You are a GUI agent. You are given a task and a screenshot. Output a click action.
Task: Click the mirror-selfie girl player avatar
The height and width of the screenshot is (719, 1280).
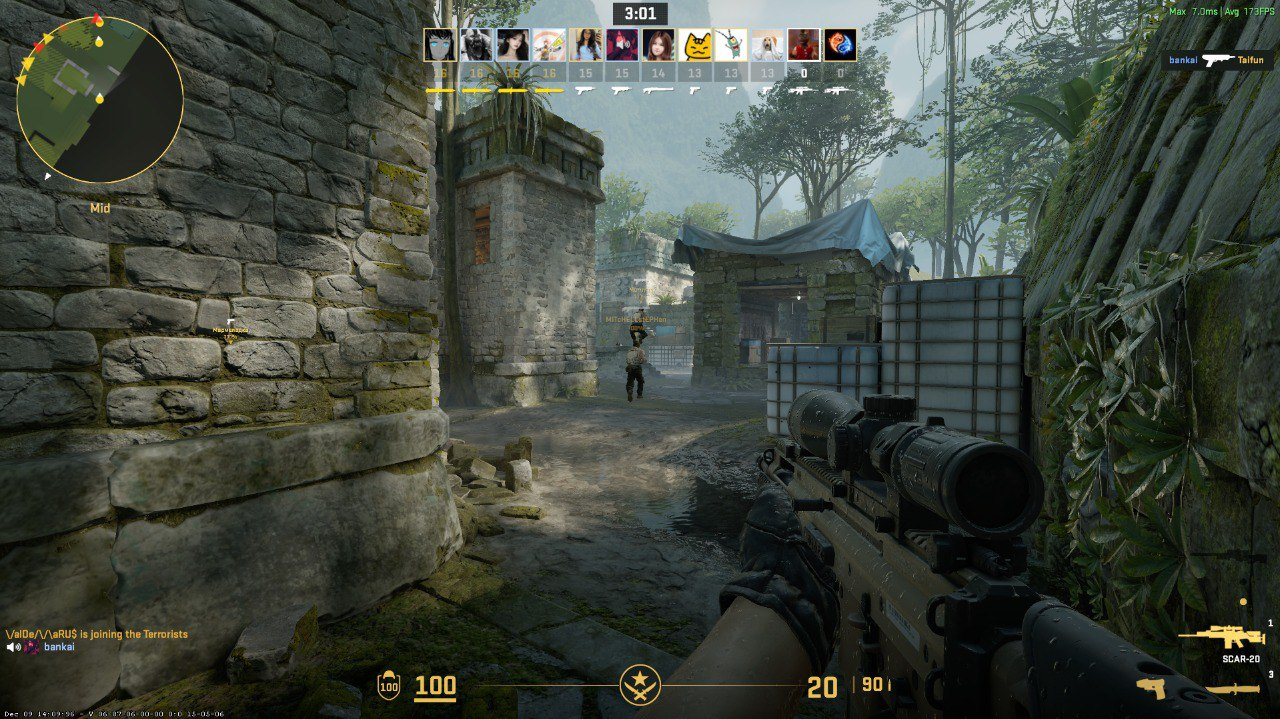[x=586, y=45]
